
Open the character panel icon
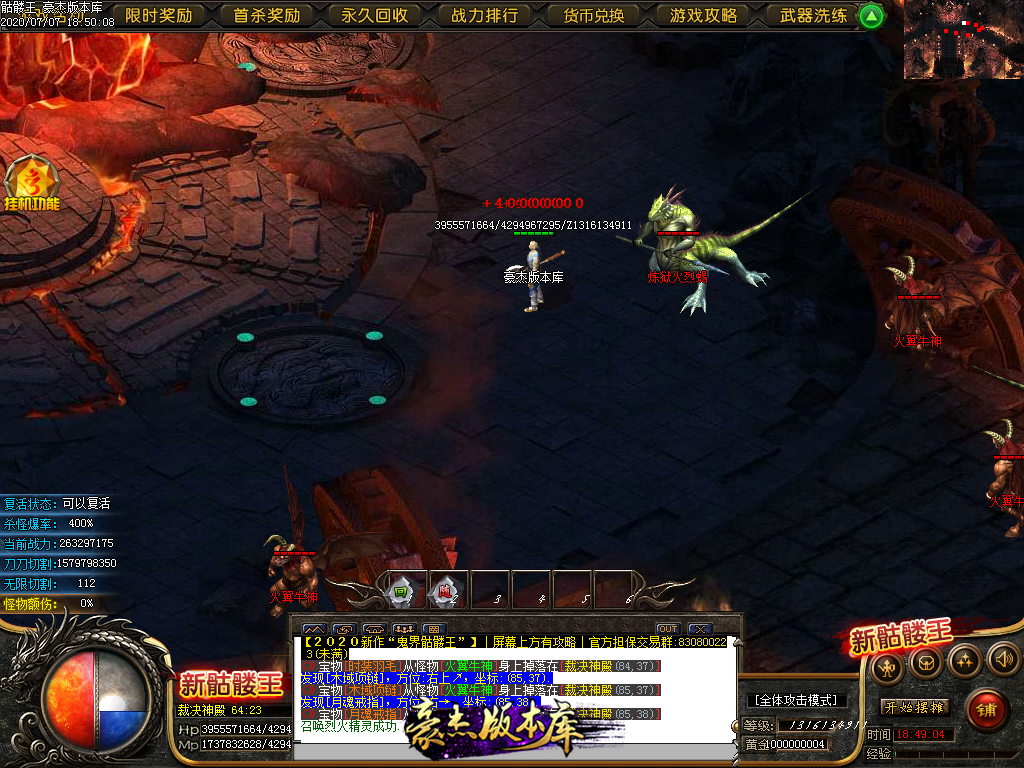point(887,662)
